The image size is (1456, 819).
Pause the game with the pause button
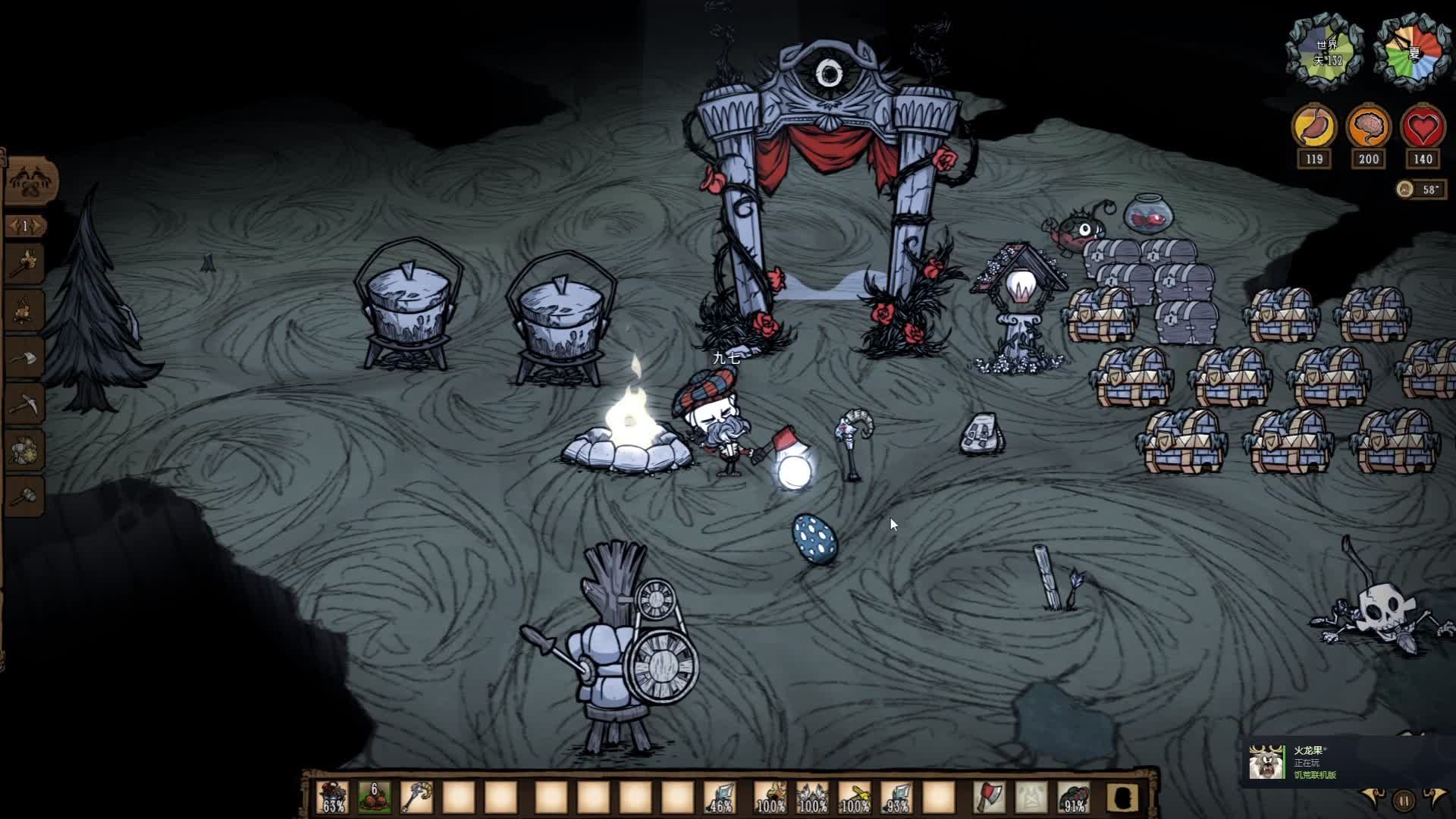[1404, 800]
